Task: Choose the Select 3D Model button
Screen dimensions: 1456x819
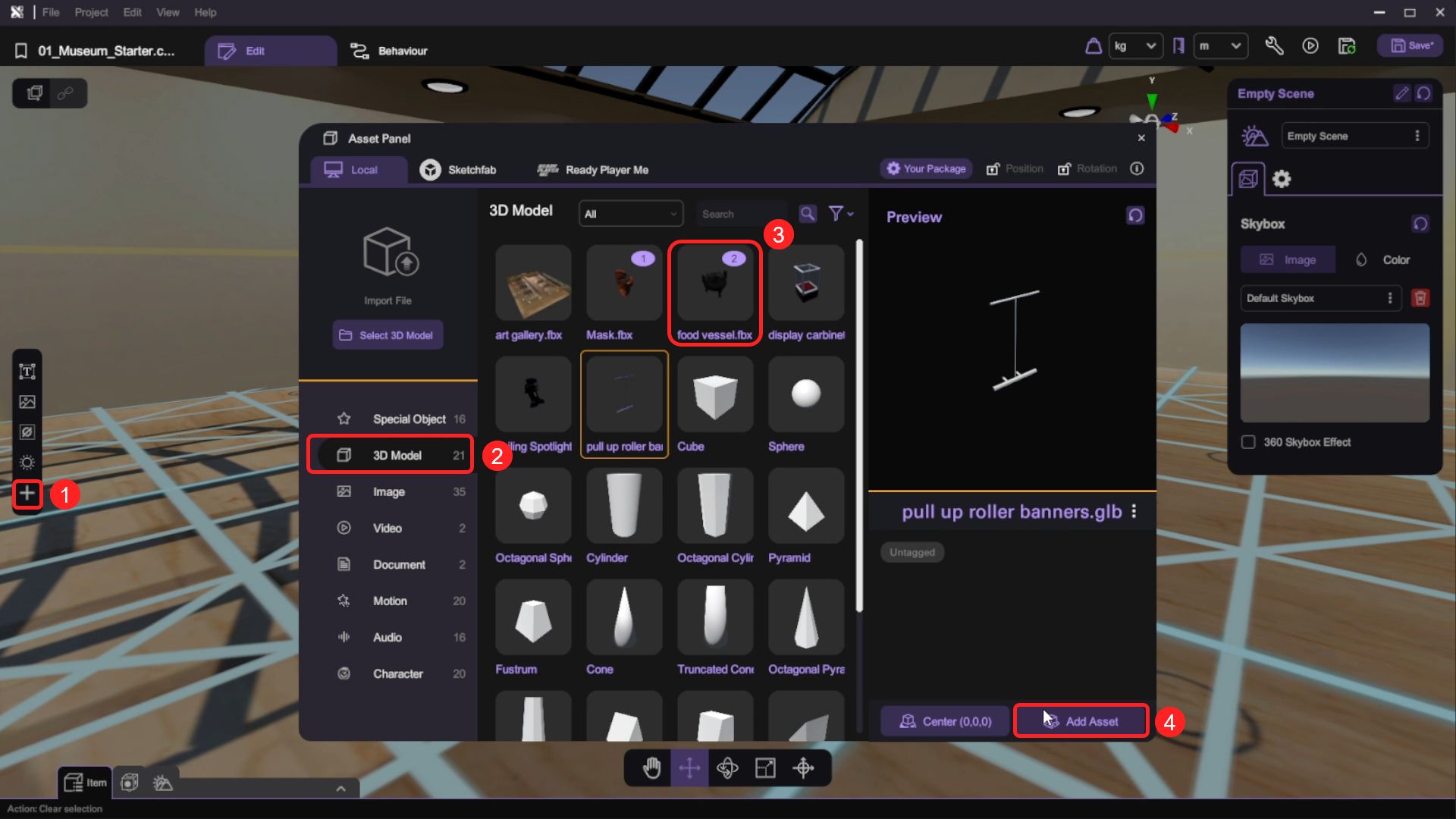Action: [x=388, y=335]
